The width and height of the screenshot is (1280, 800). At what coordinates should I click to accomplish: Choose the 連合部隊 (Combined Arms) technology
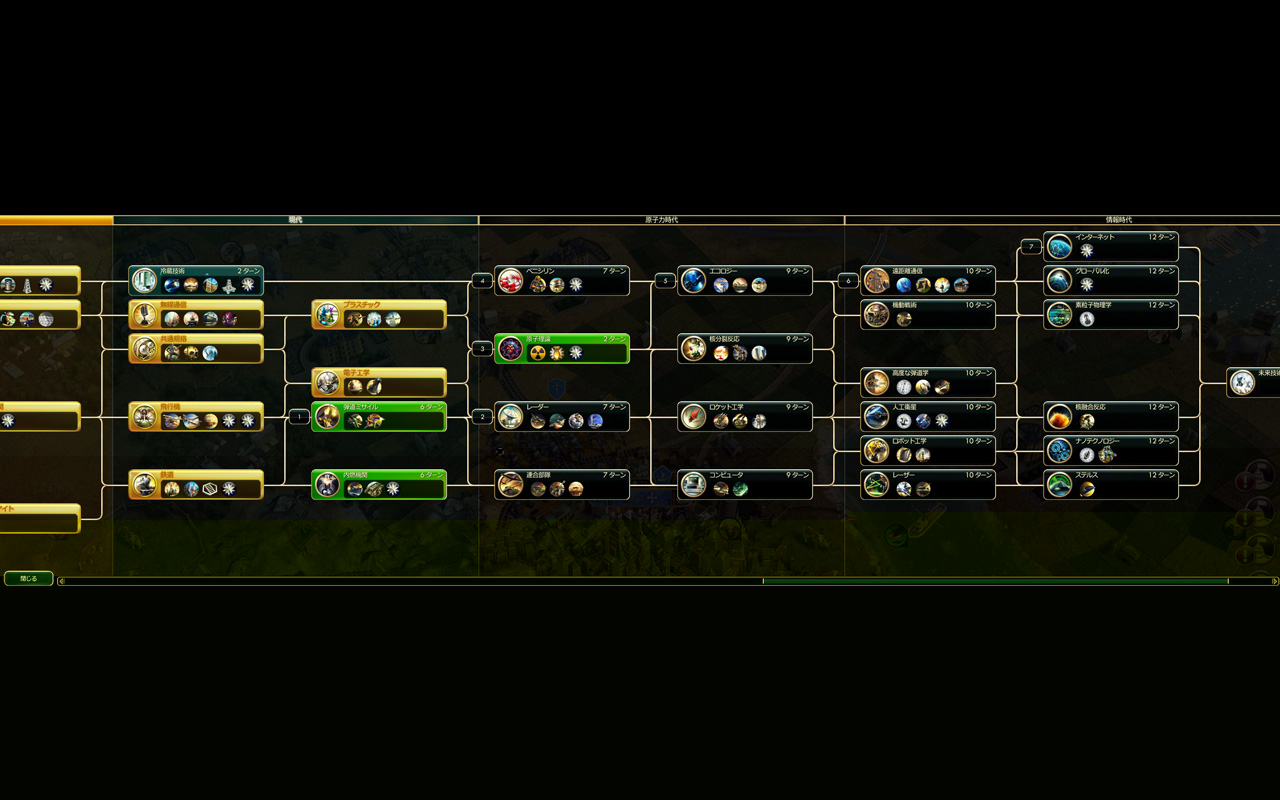[x=562, y=484]
